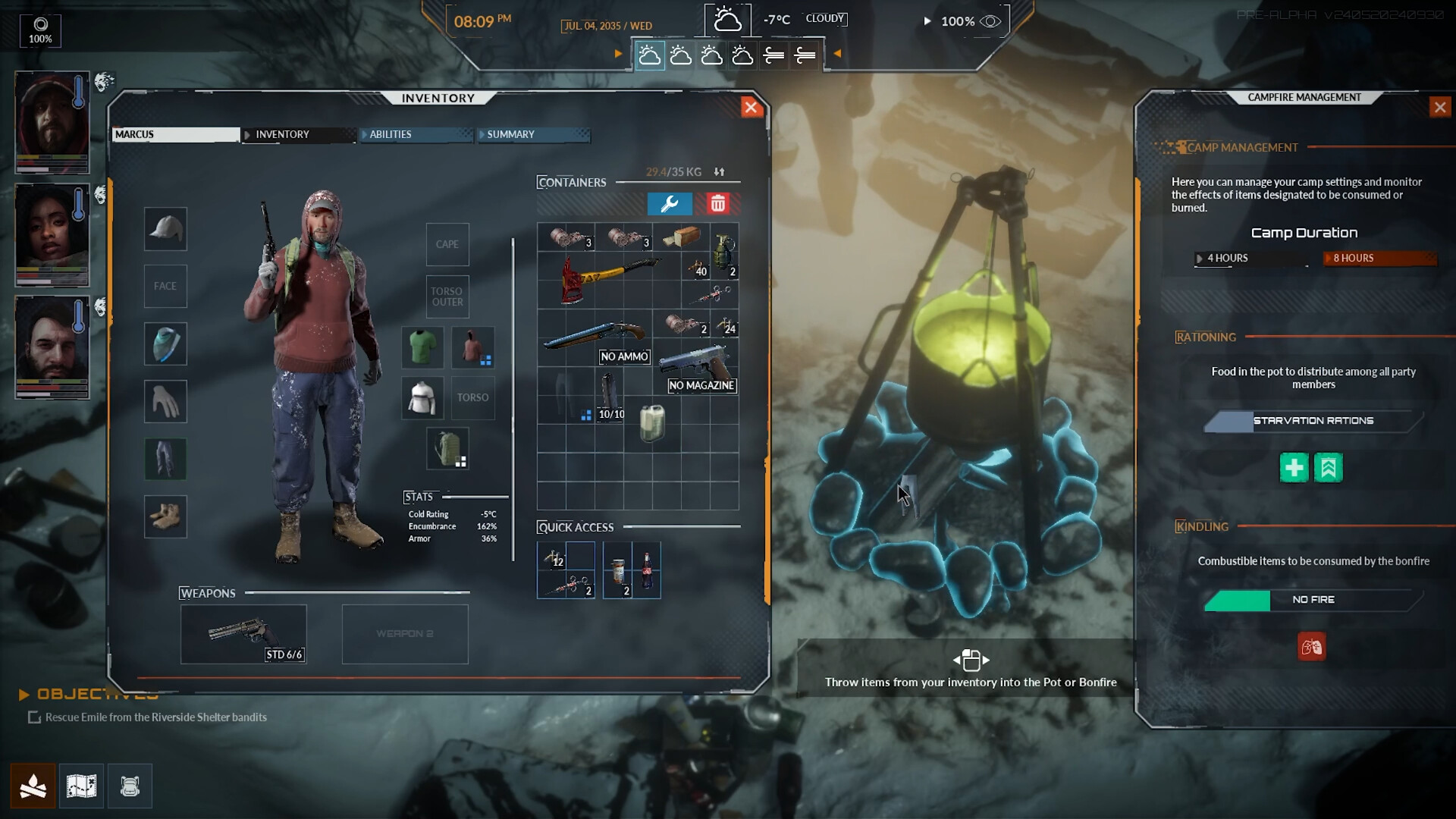Close the Inventory window

pyautogui.click(x=751, y=108)
